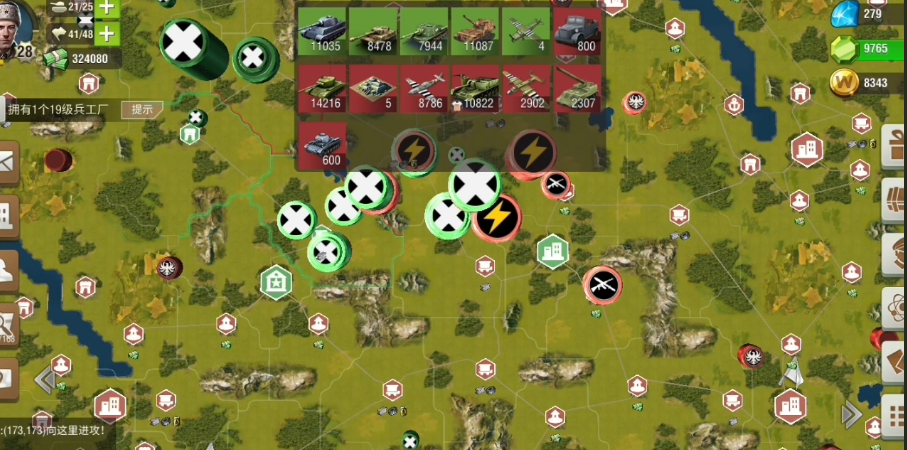Pick the red tank tile showing 14216
The width and height of the screenshot is (907, 450).
(x=322, y=88)
